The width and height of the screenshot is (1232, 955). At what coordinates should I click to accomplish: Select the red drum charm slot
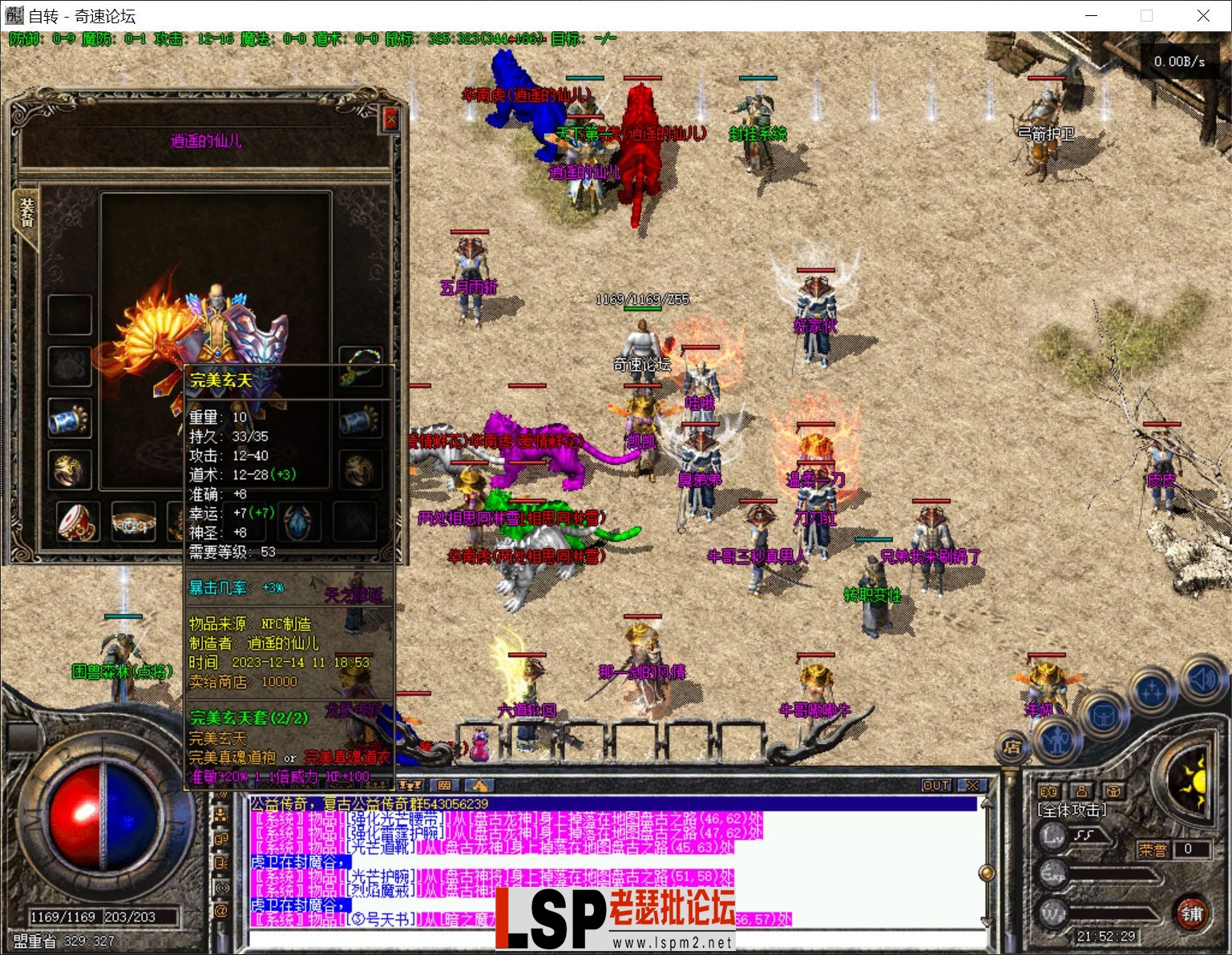78,521
